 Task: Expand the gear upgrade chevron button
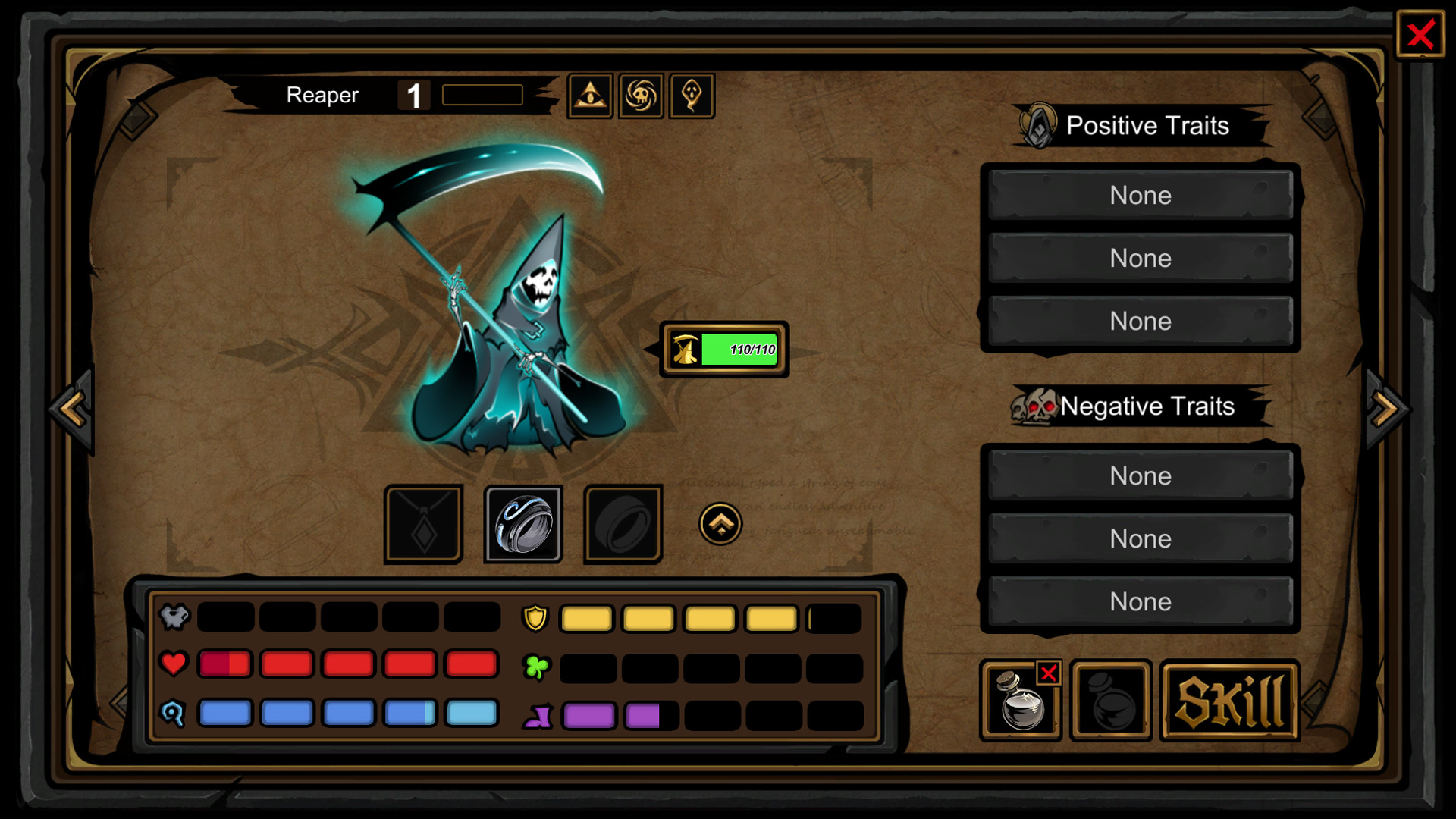(720, 523)
